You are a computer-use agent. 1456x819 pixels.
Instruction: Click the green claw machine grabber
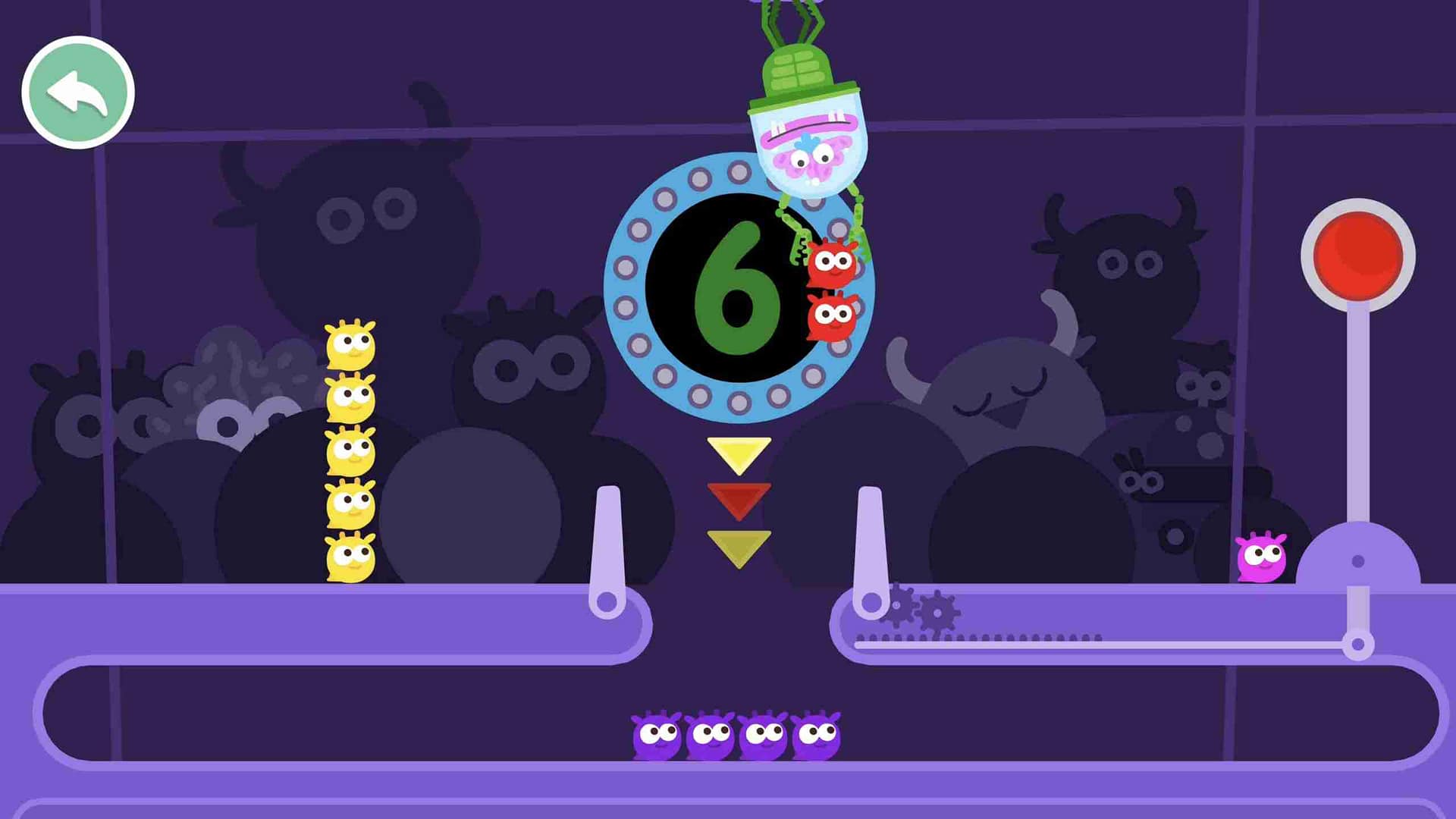[x=796, y=68]
